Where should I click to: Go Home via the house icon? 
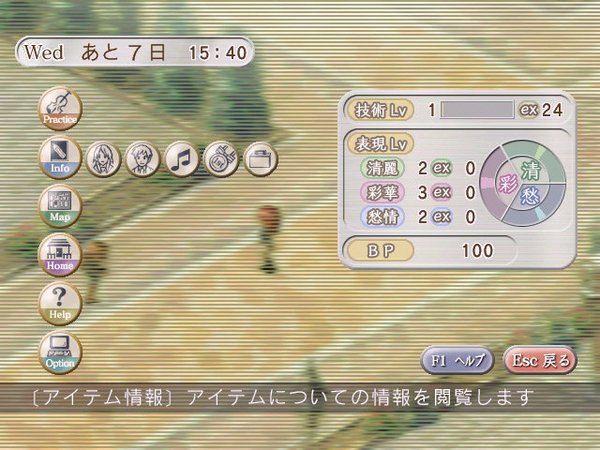point(60,254)
